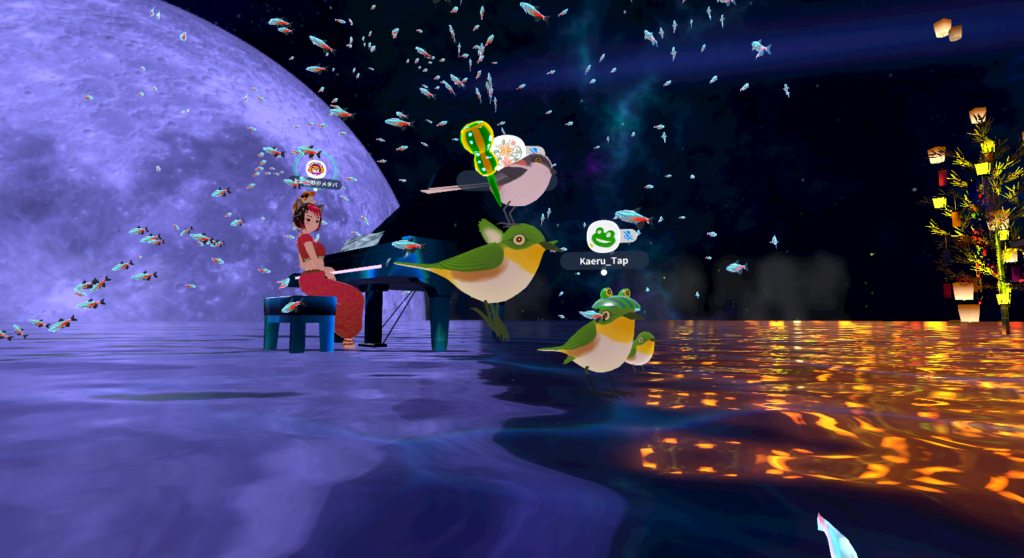Open the flower-pattern profile icon
1024x558 pixels.
click(x=508, y=151)
